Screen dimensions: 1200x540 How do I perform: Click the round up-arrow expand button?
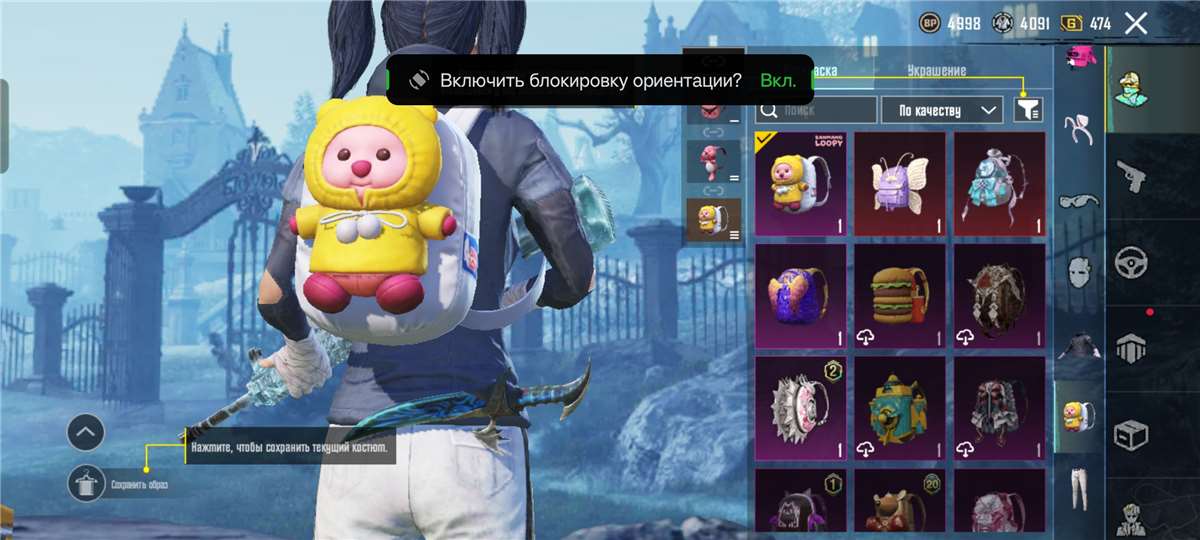point(86,433)
